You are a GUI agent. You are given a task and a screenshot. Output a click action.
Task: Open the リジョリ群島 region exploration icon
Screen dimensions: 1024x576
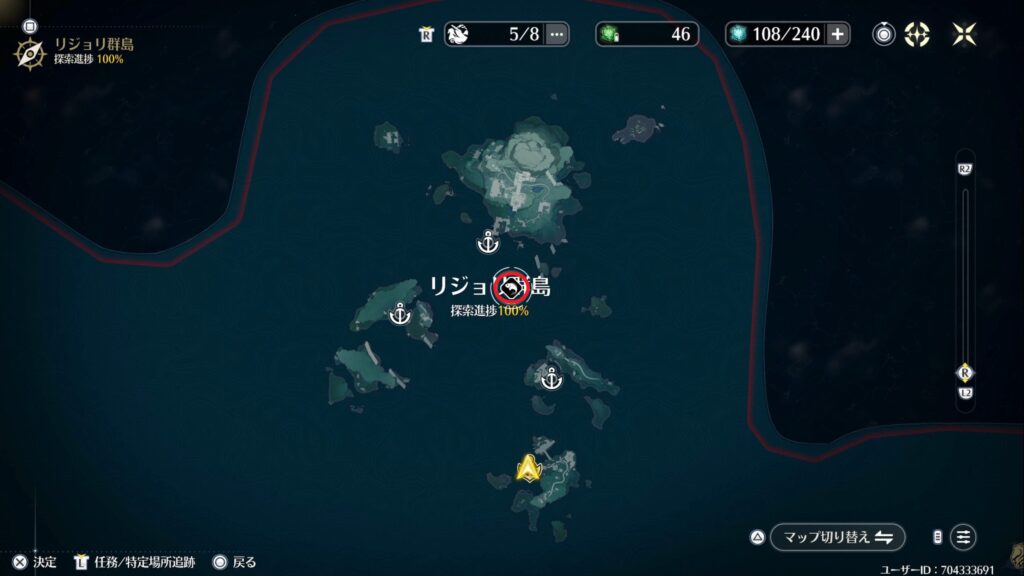[x=30, y=52]
